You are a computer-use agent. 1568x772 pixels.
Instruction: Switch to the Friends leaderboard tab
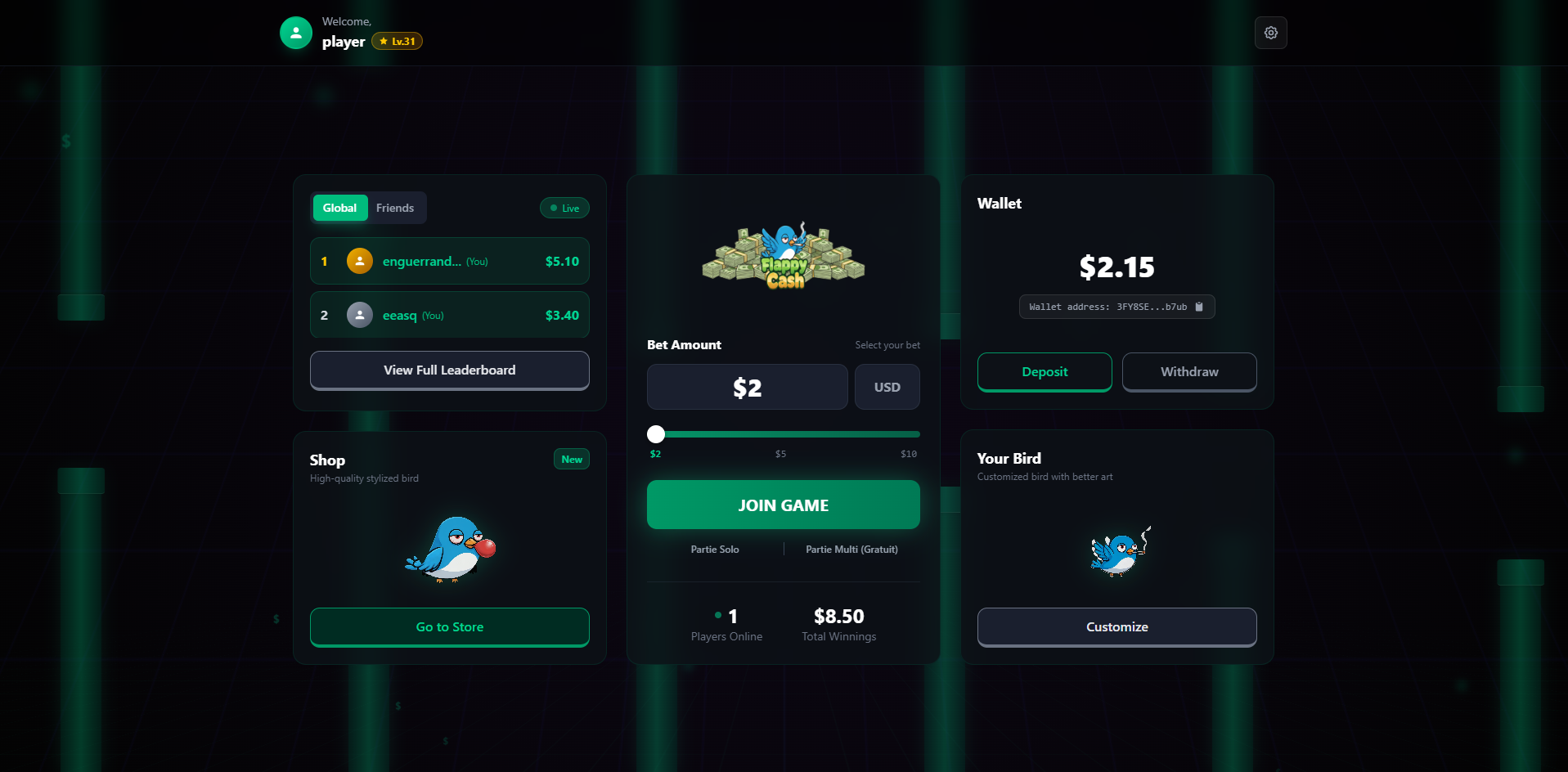coord(395,208)
